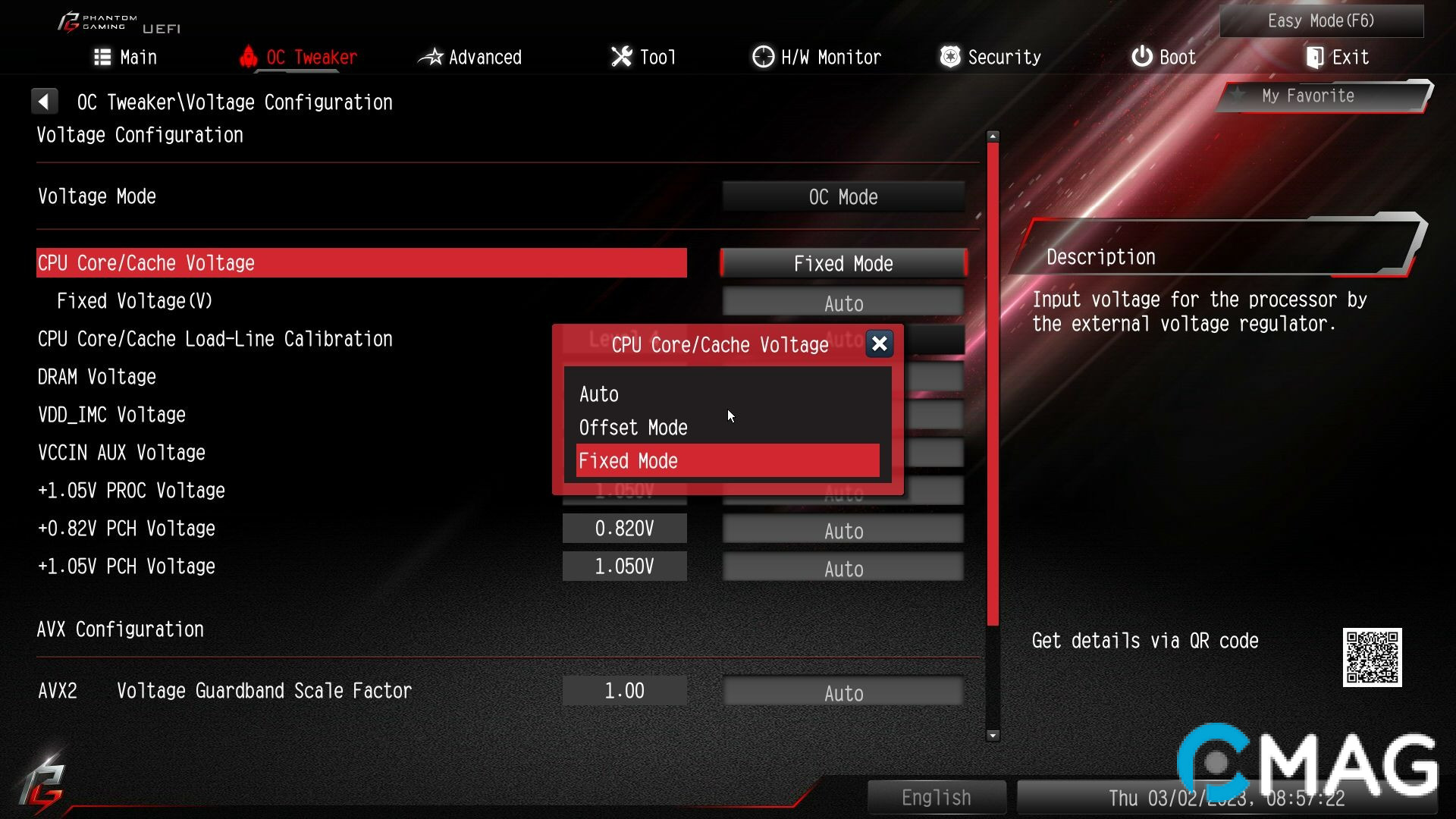Open the My Favorite panel
Viewport: 1456px width, 819px height.
[x=1320, y=96]
